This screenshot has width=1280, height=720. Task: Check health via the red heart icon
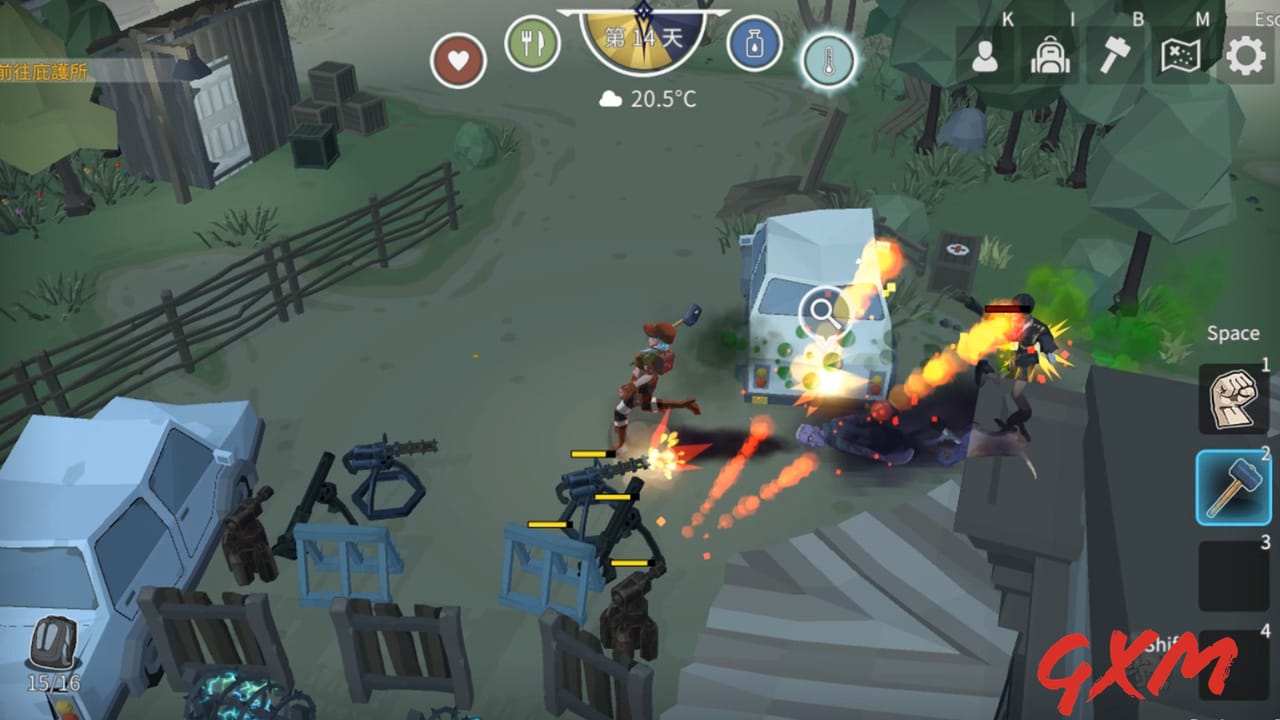(457, 59)
